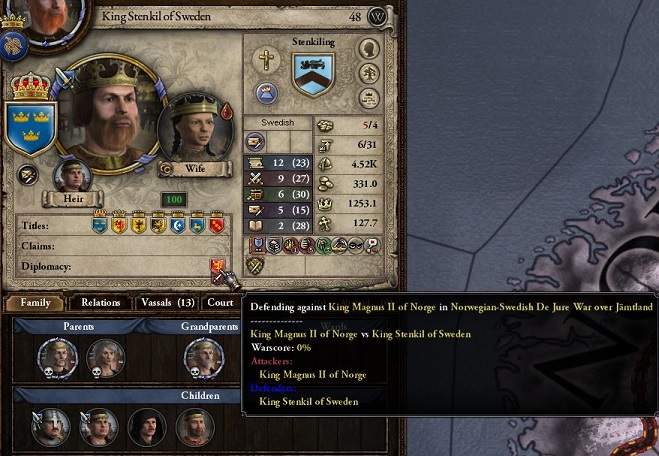Select the first title shield in Titles row
Screen dimensions: 659x456
[99, 225]
